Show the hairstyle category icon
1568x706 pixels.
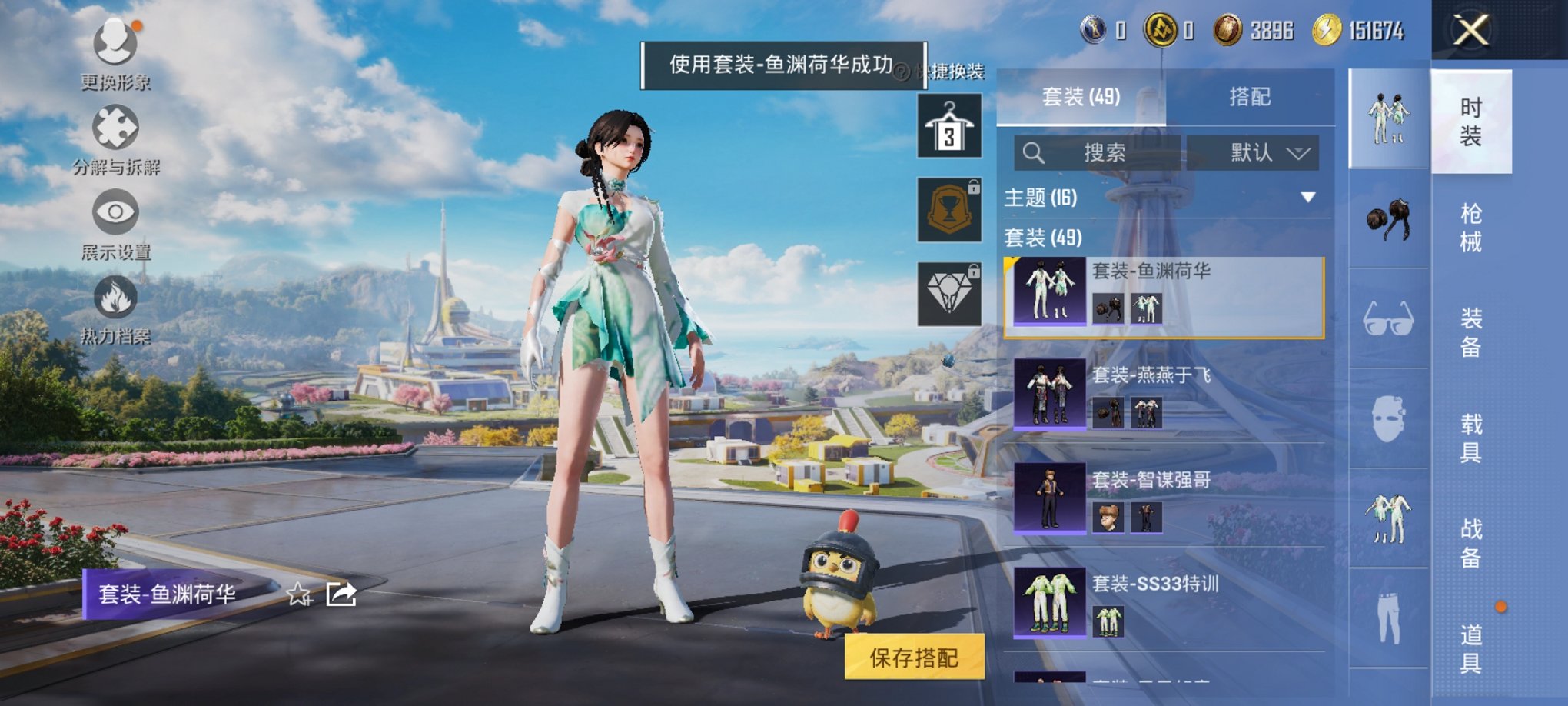pyautogui.click(x=1388, y=221)
